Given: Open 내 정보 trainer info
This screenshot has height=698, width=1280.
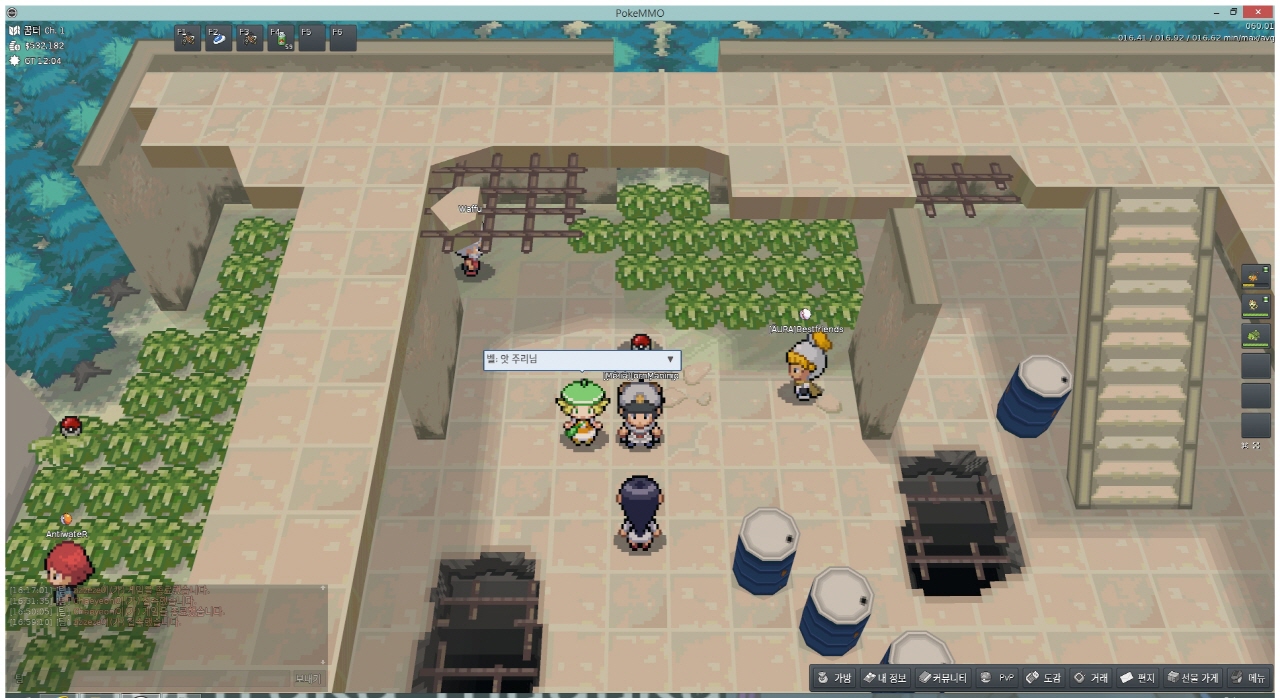Looking at the screenshot, I should 886,678.
